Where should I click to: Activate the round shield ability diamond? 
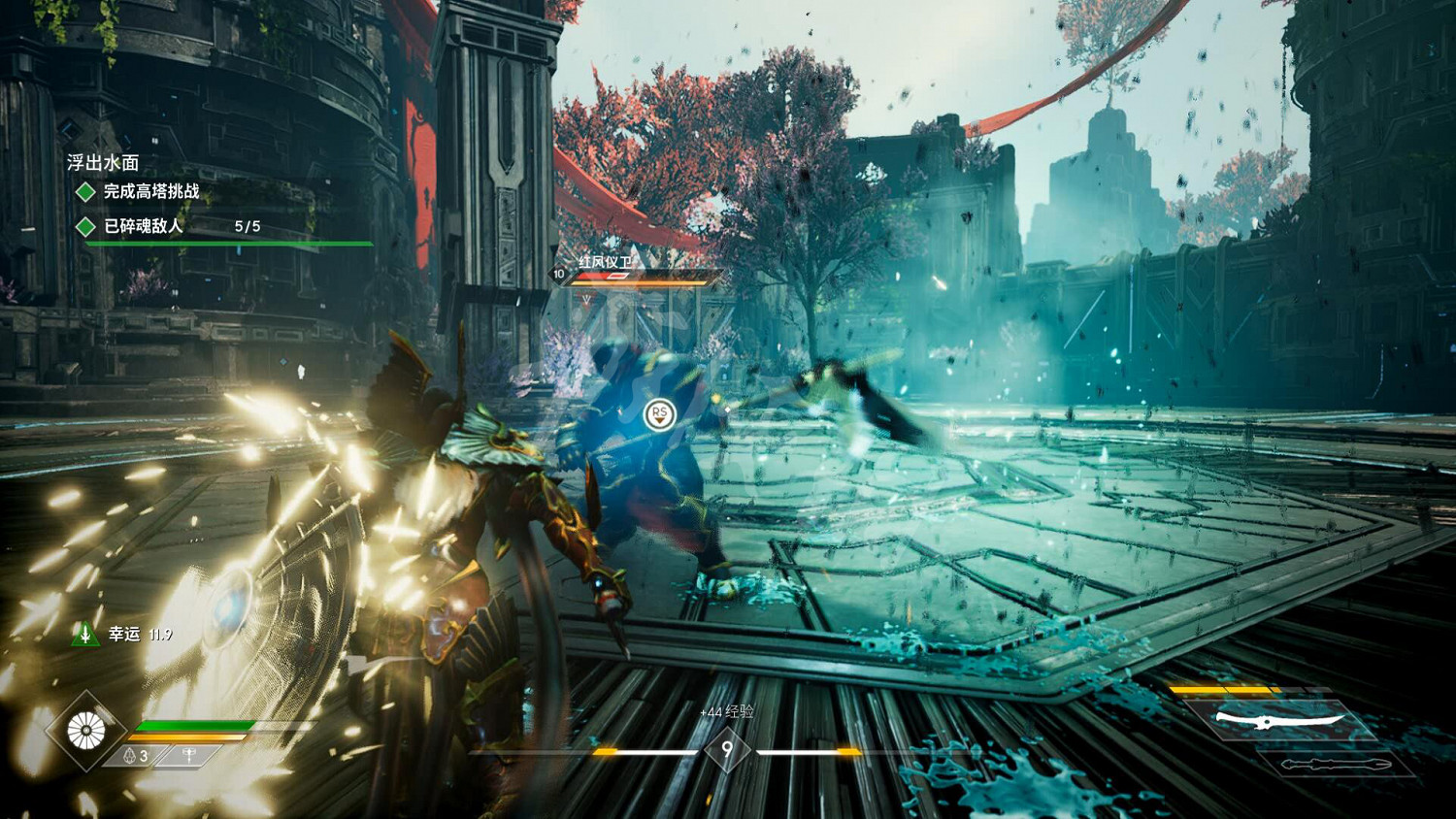(86, 731)
